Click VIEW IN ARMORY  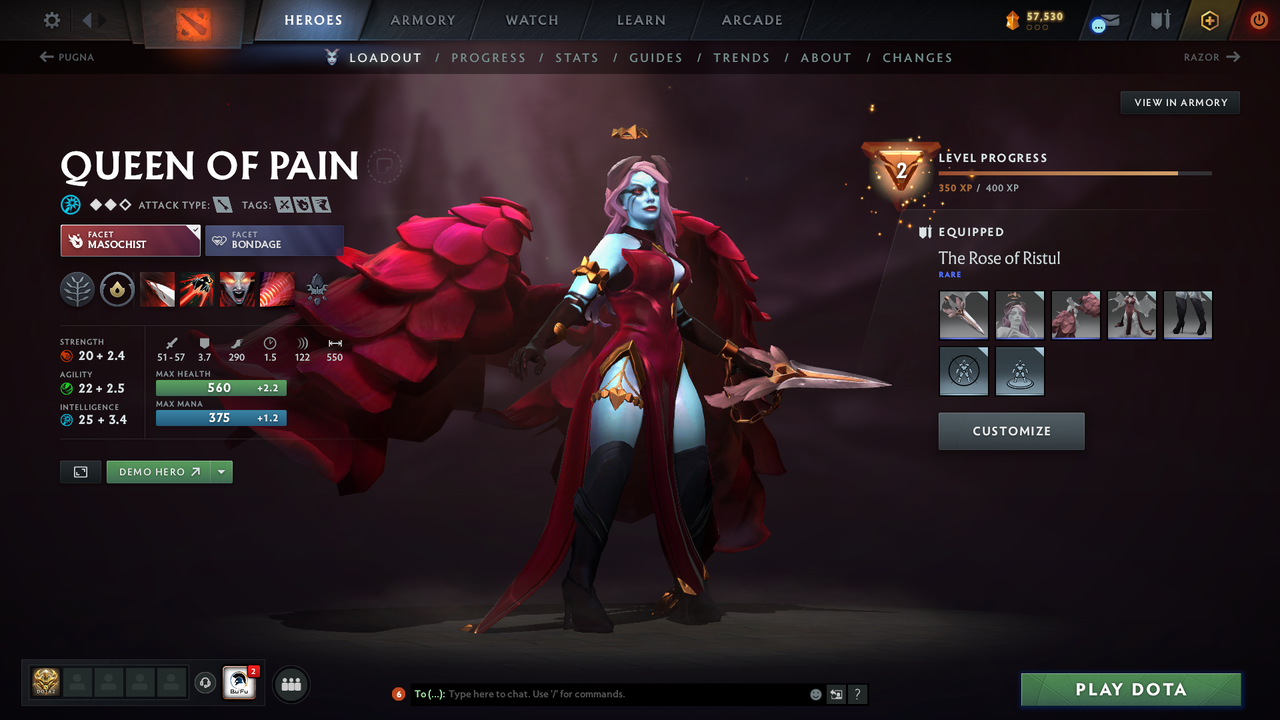pyautogui.click(x=1179, y=102)
